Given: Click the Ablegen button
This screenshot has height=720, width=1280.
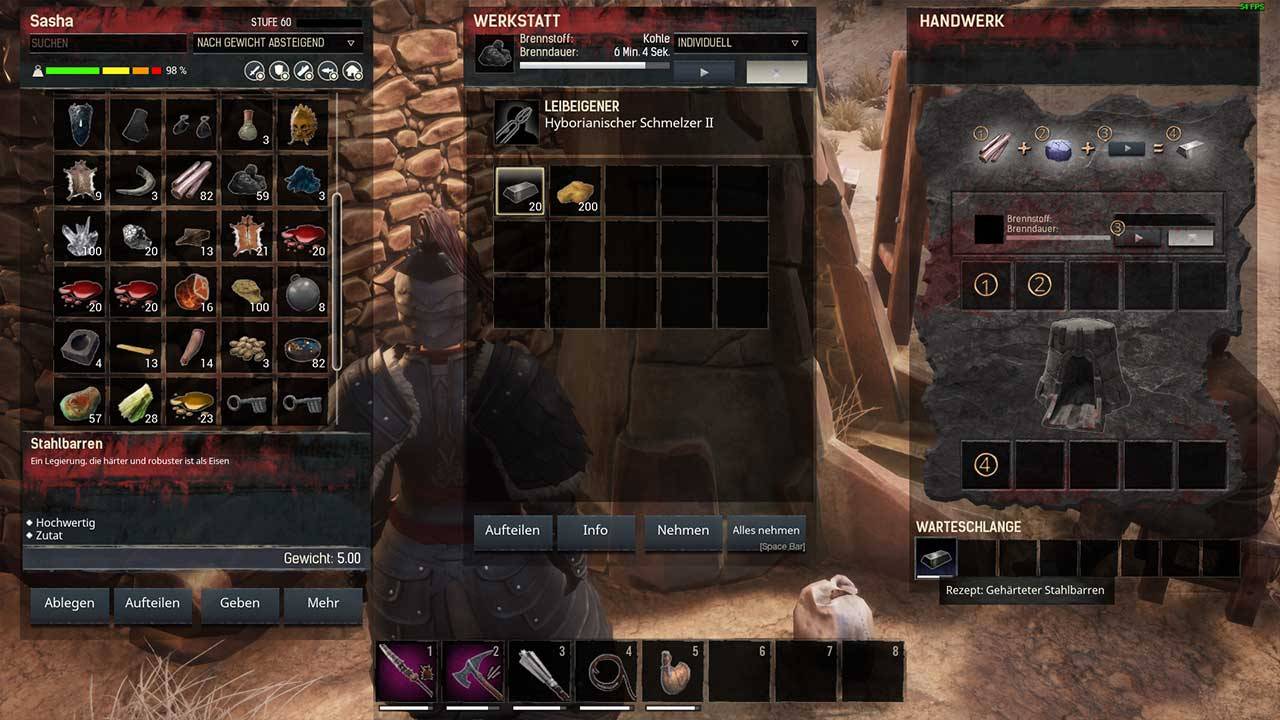Looking at the screenshot, I should click(69, 603).
